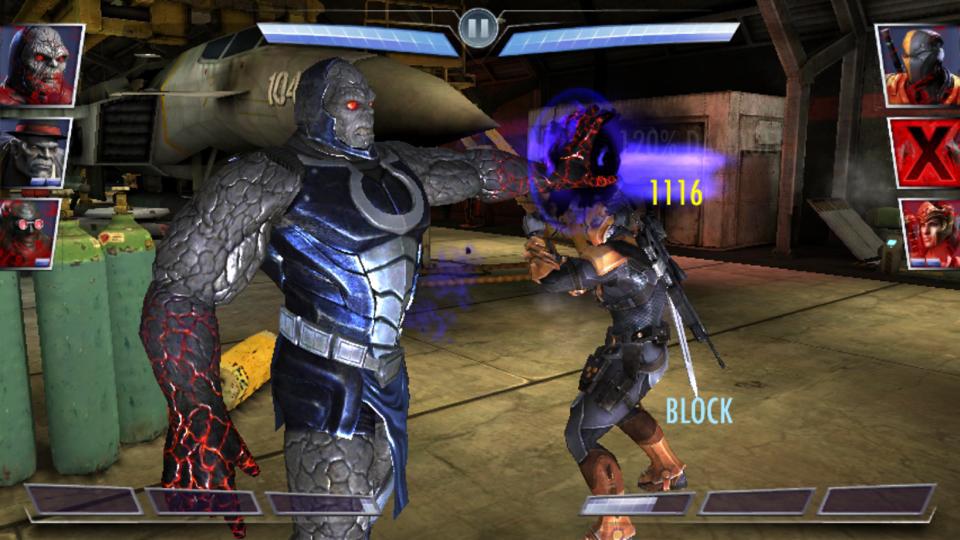960x540 pixels.
Task: Select Darkseid's active fighter portrait
Action: click(x=40, y=65)
